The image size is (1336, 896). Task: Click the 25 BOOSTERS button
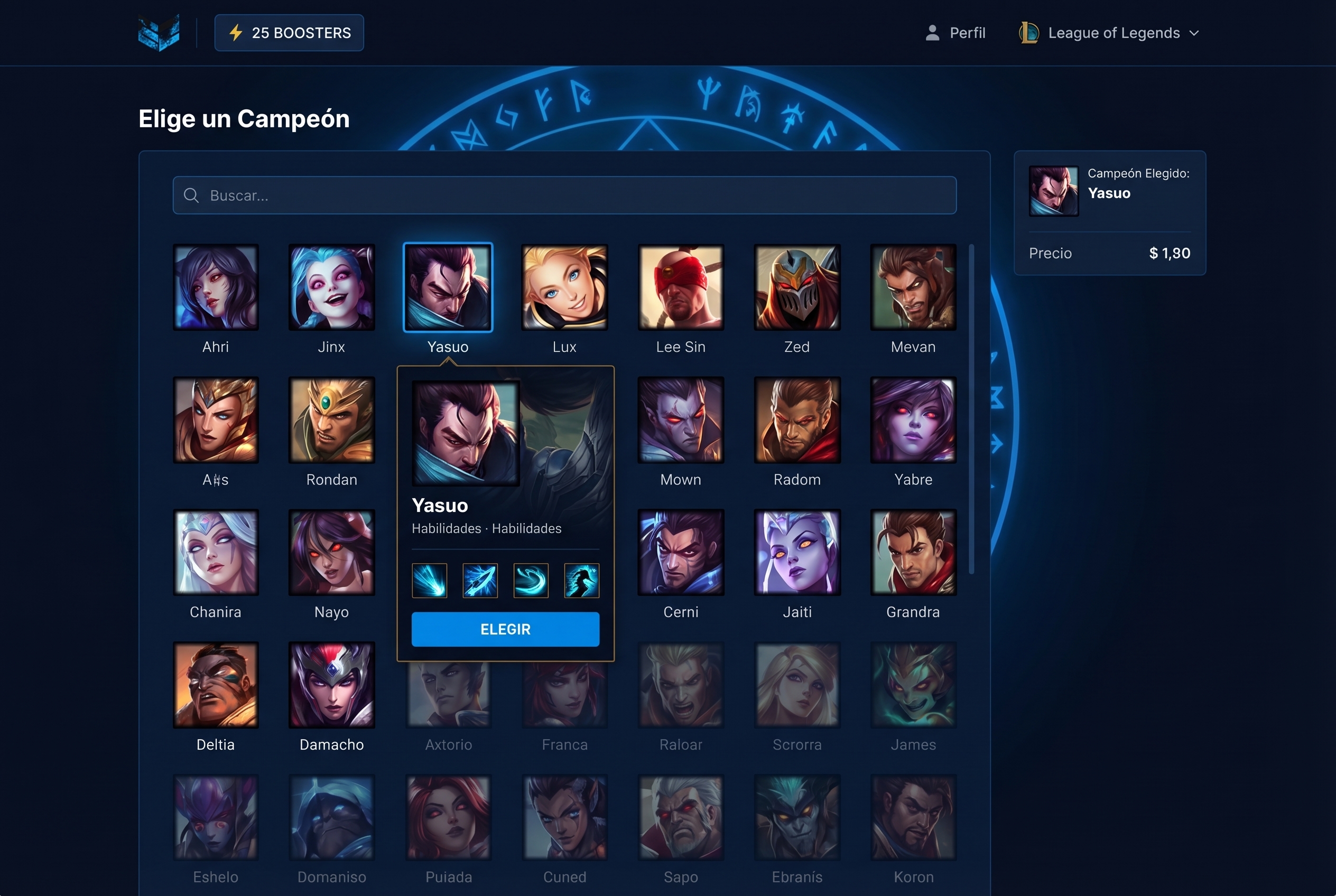pos(289,33)
